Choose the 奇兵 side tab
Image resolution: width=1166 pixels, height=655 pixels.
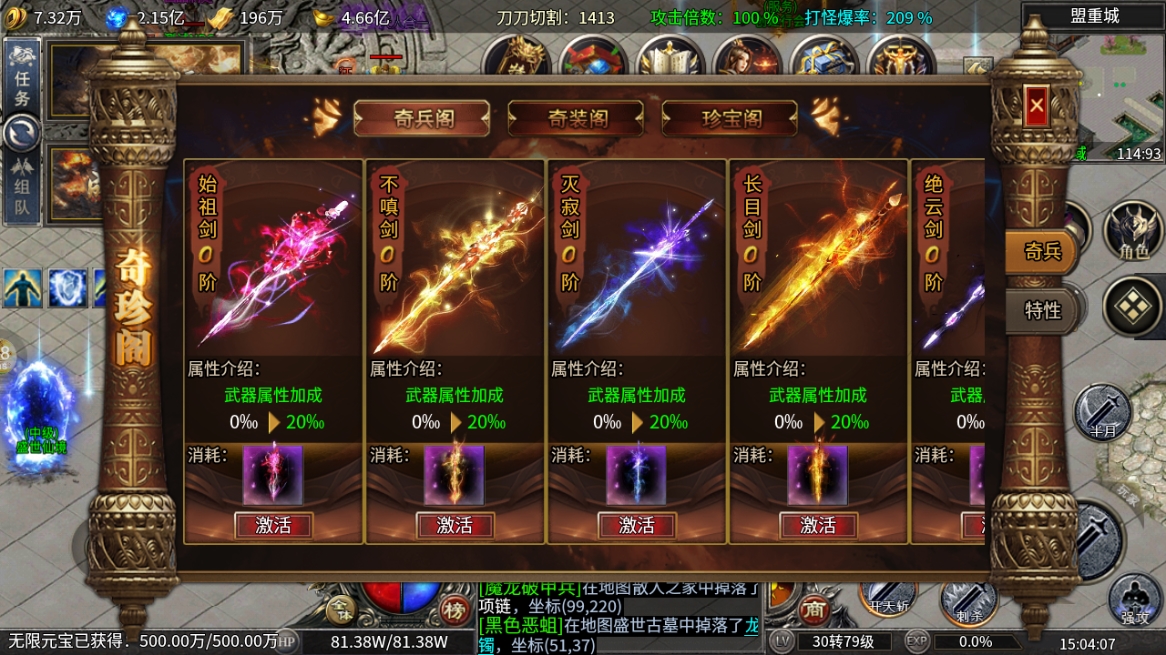coord(1042,252)
